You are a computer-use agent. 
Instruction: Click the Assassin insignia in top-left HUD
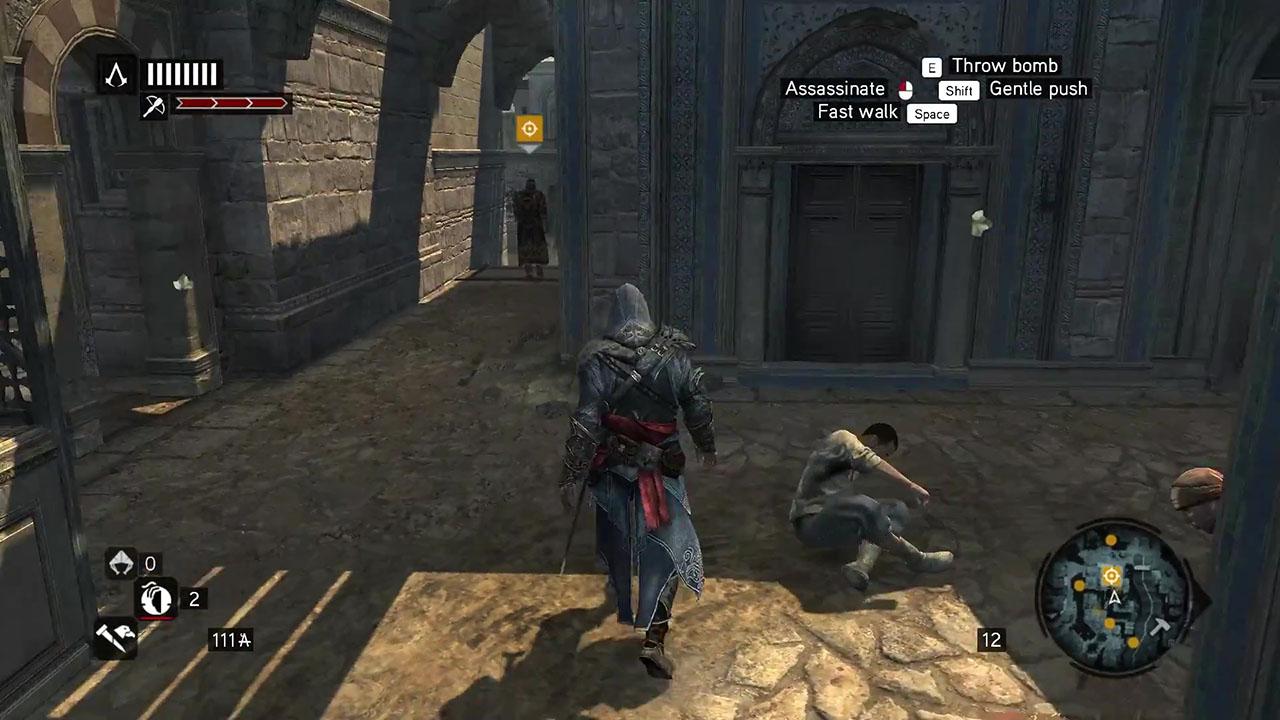point(117,75)
